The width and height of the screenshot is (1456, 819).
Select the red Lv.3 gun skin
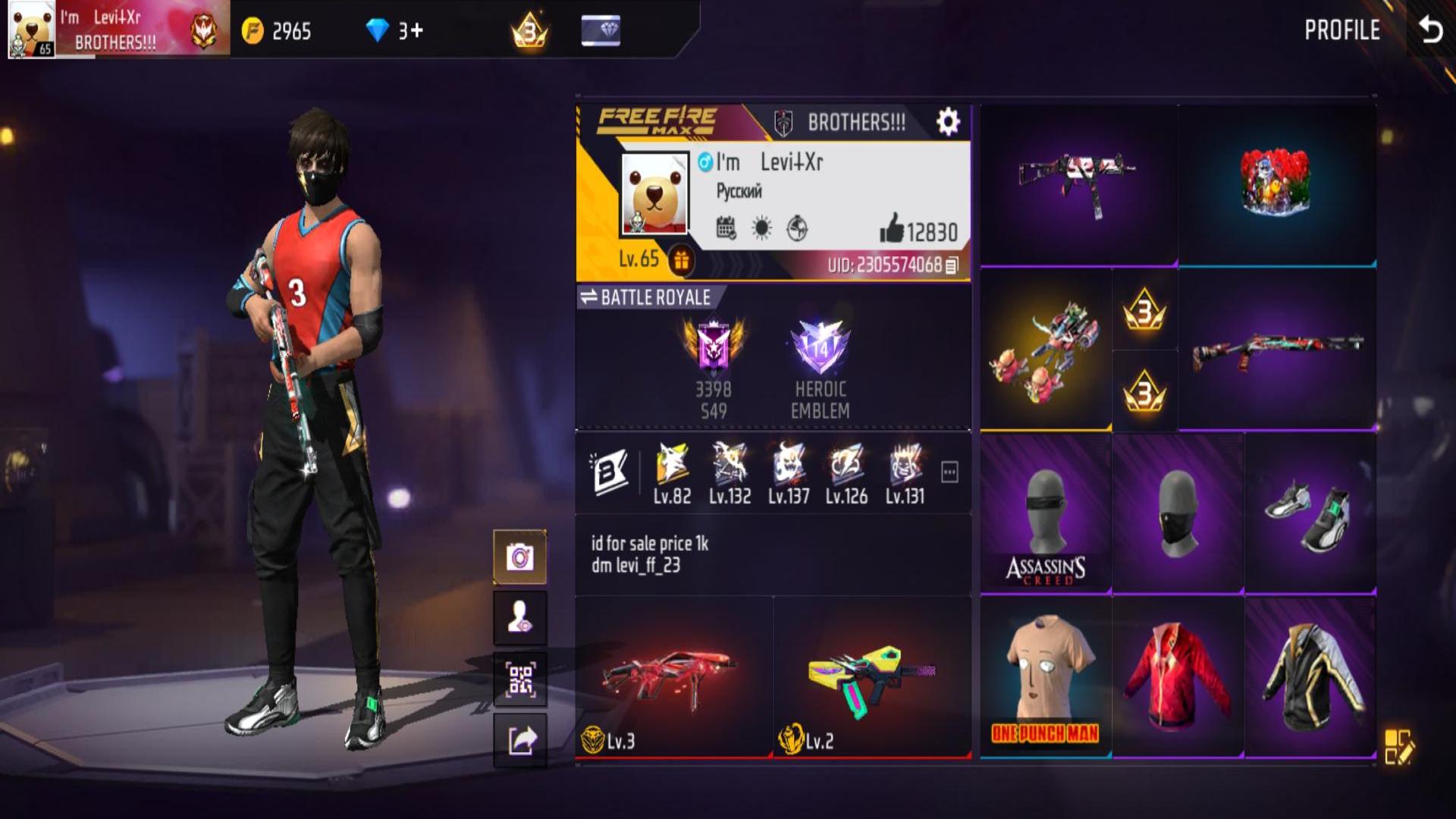(673, 677)
